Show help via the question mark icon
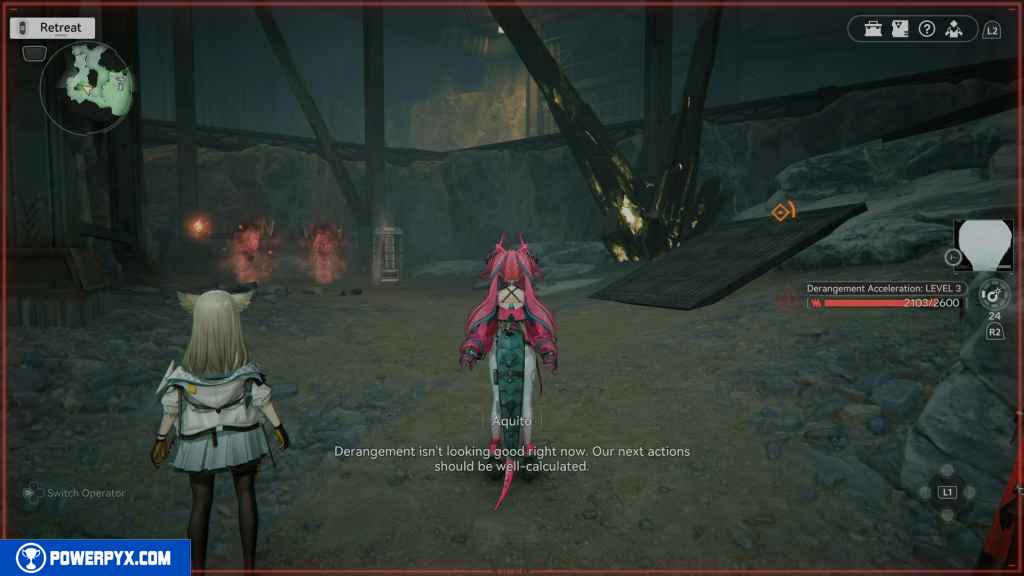 [x=927, y=29]
